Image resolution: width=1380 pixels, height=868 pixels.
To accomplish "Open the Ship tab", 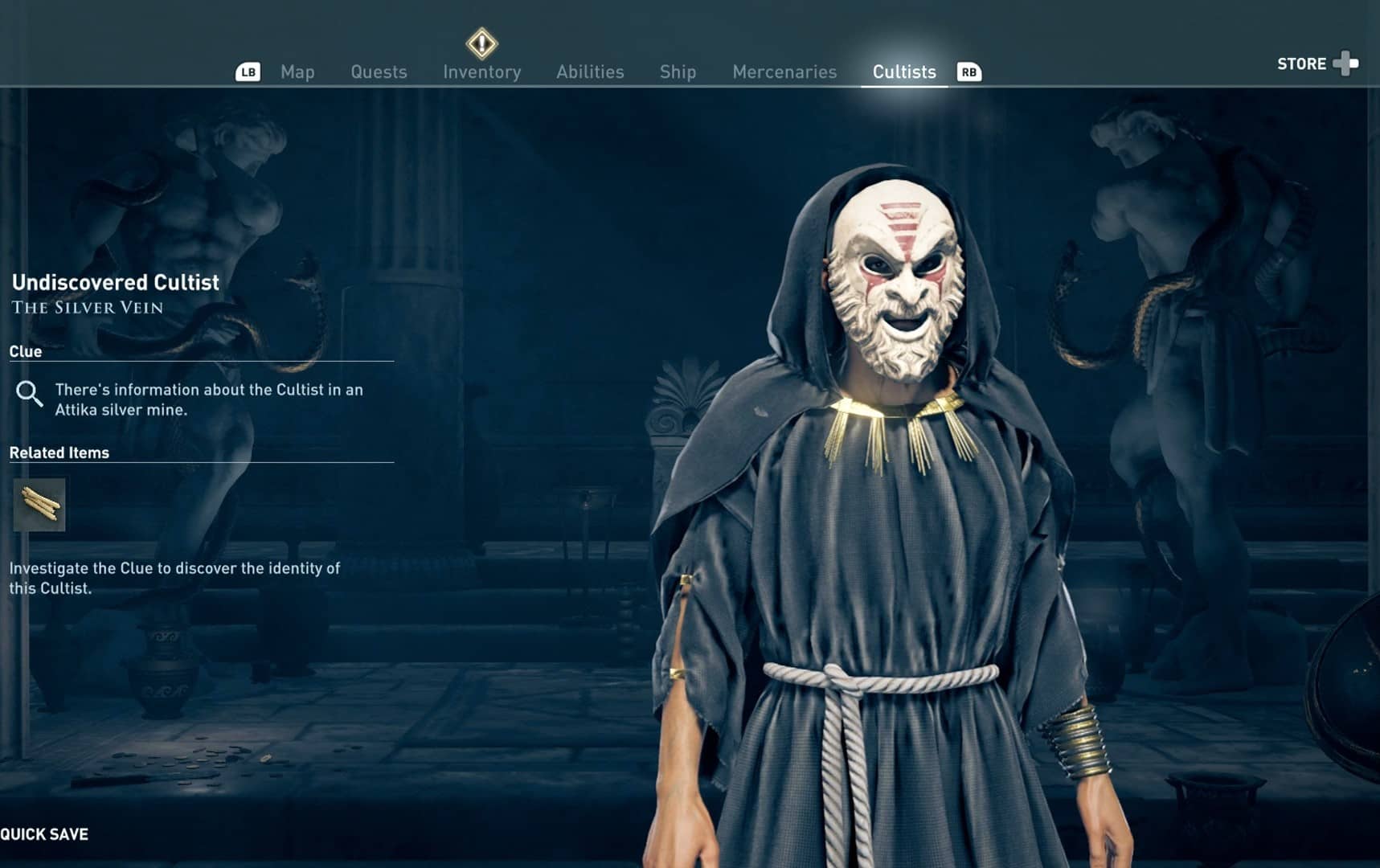I will (x=678, y=72).
